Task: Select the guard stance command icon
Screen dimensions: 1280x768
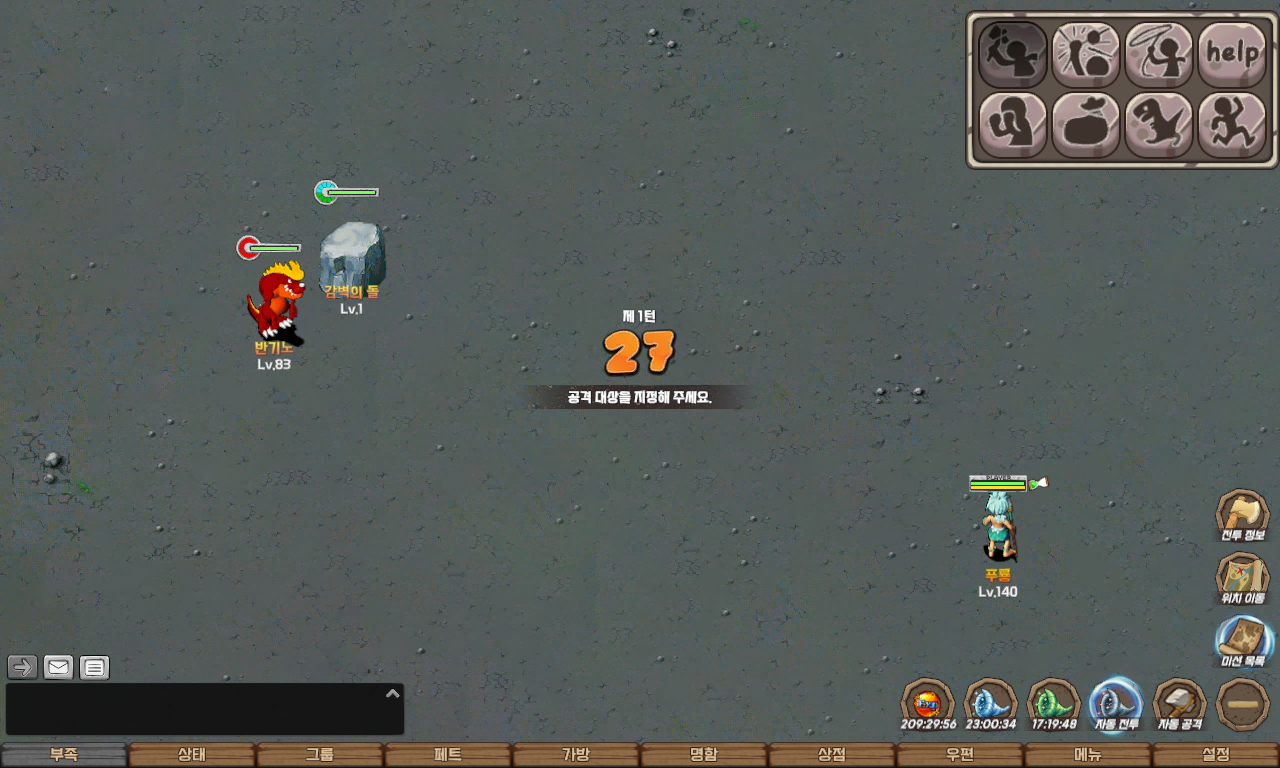Action: tap(1012, 125)
